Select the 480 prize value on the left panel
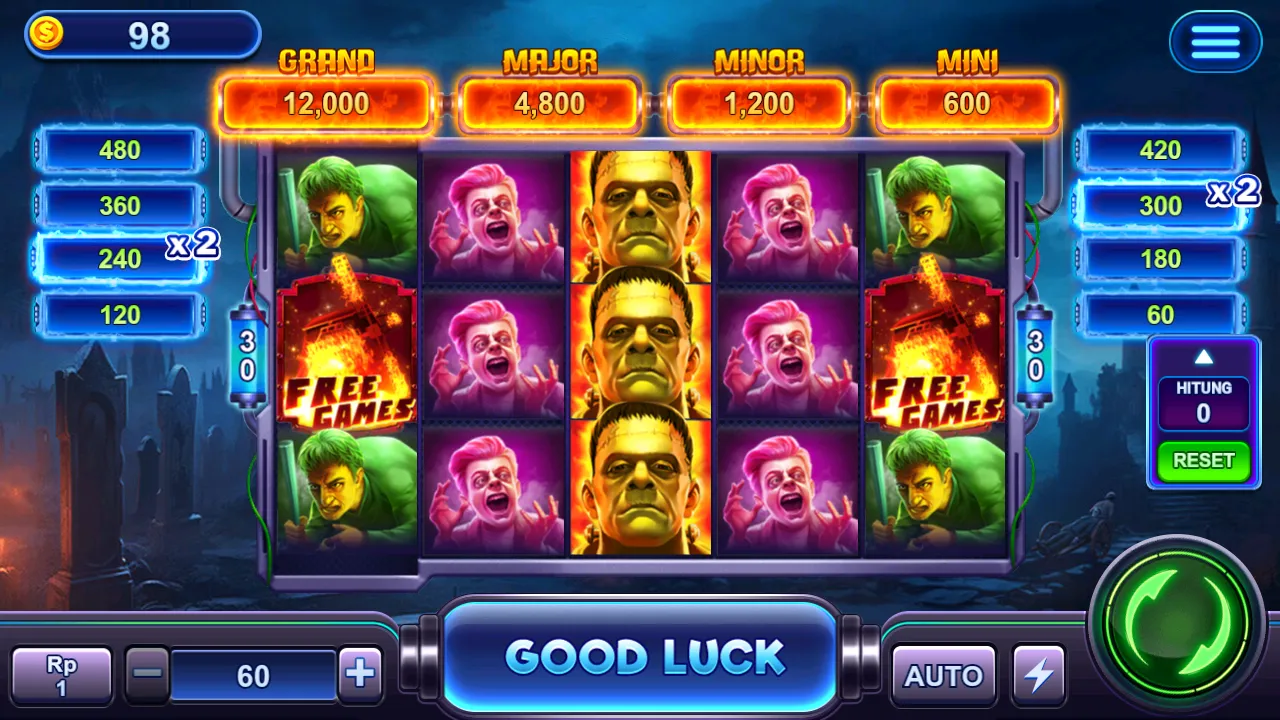Screen dimensions: 1280x720 [x=118, y=150]
